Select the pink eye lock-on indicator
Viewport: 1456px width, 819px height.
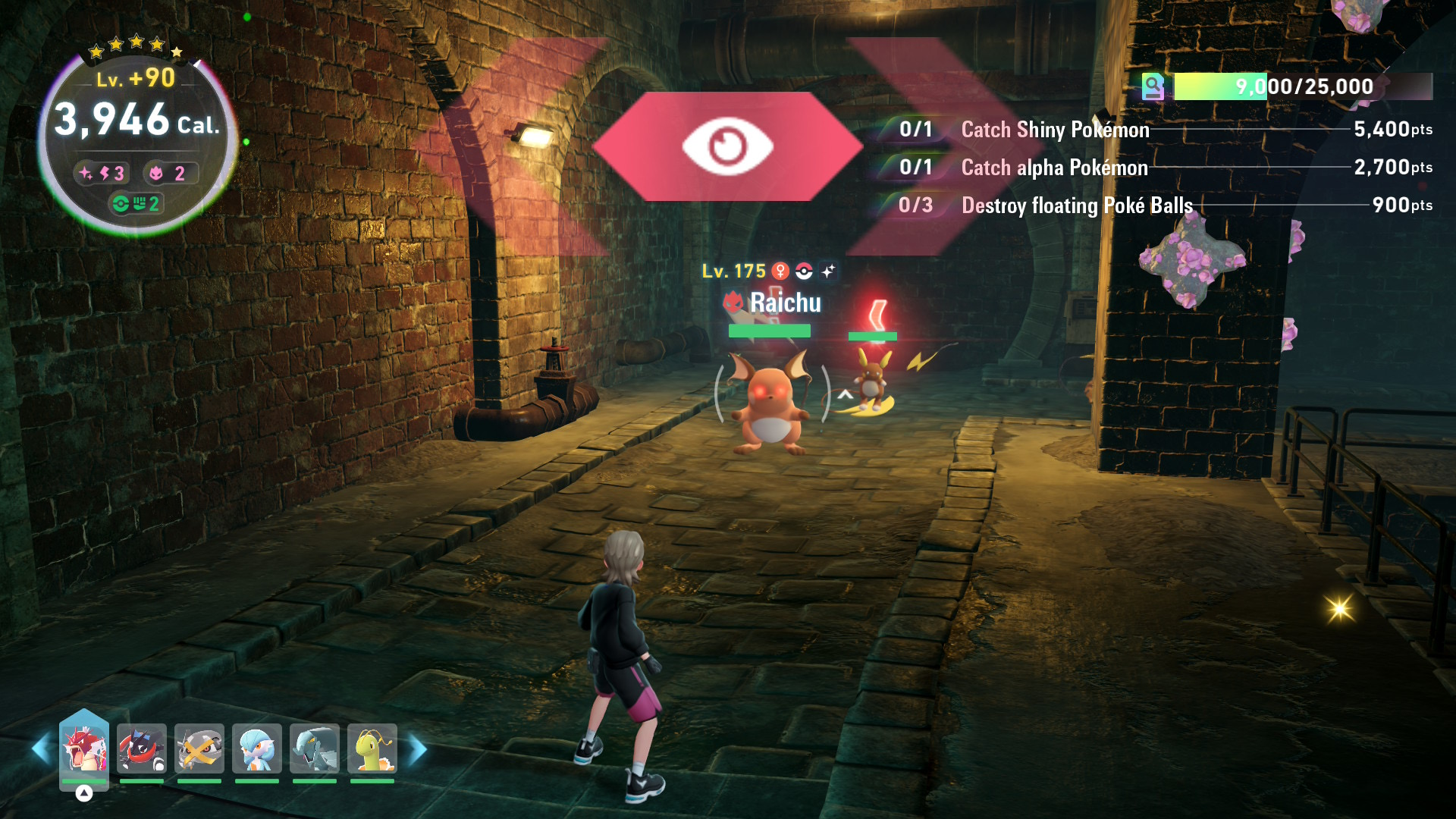(x=727, y=146)
